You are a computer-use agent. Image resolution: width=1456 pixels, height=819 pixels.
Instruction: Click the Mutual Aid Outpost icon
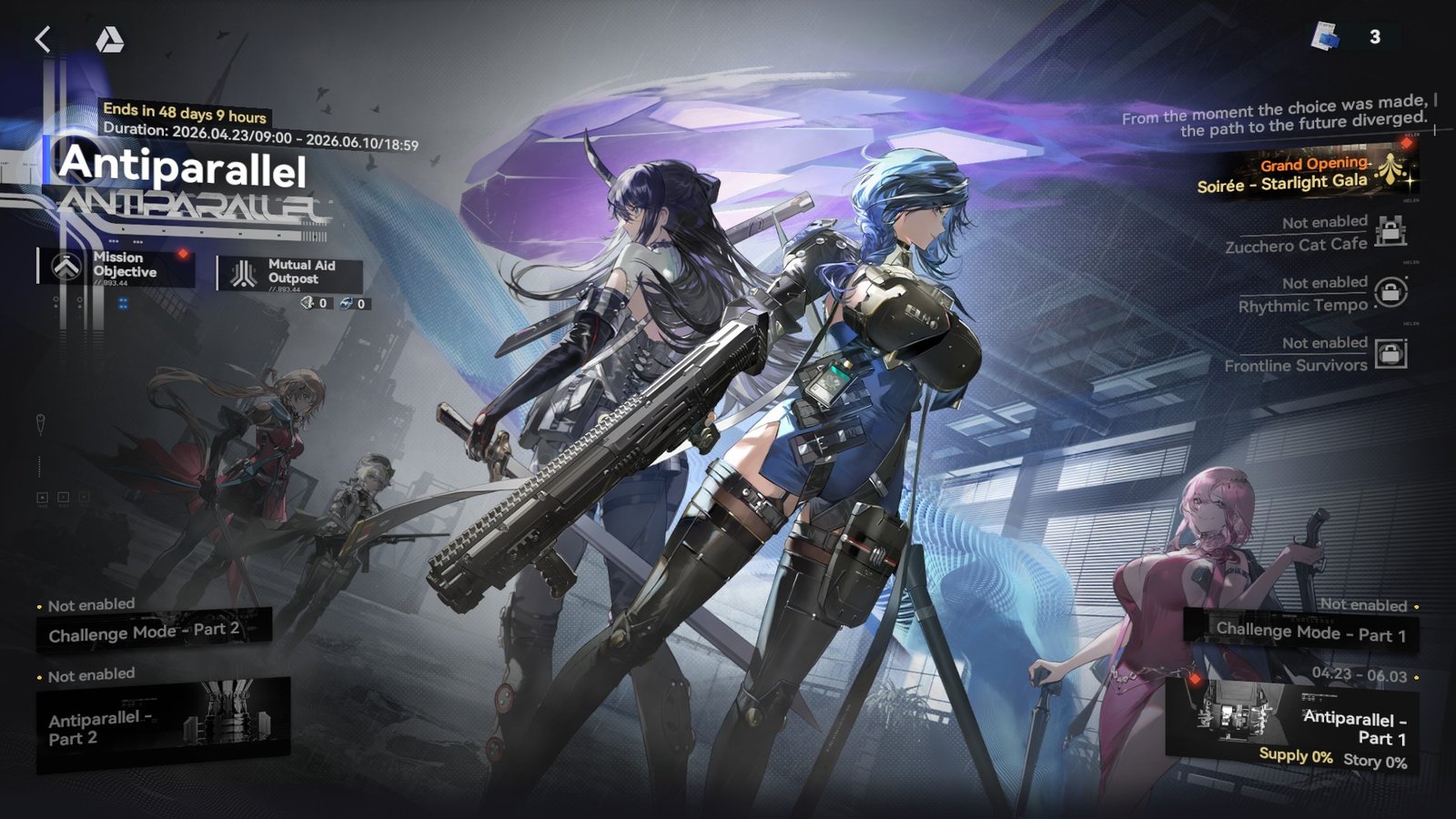point(243,271)
